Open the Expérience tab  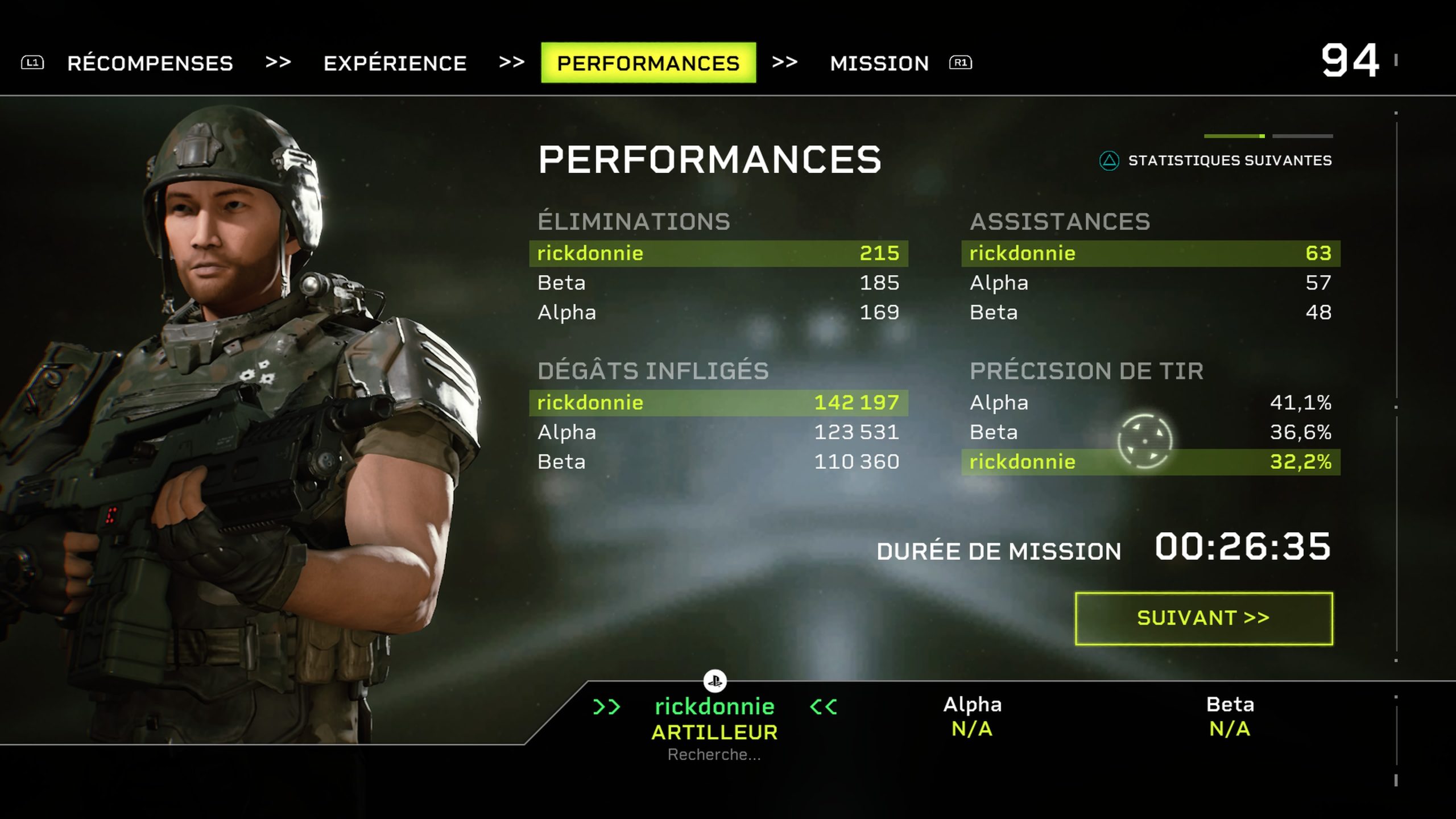(x=395, y=63)
